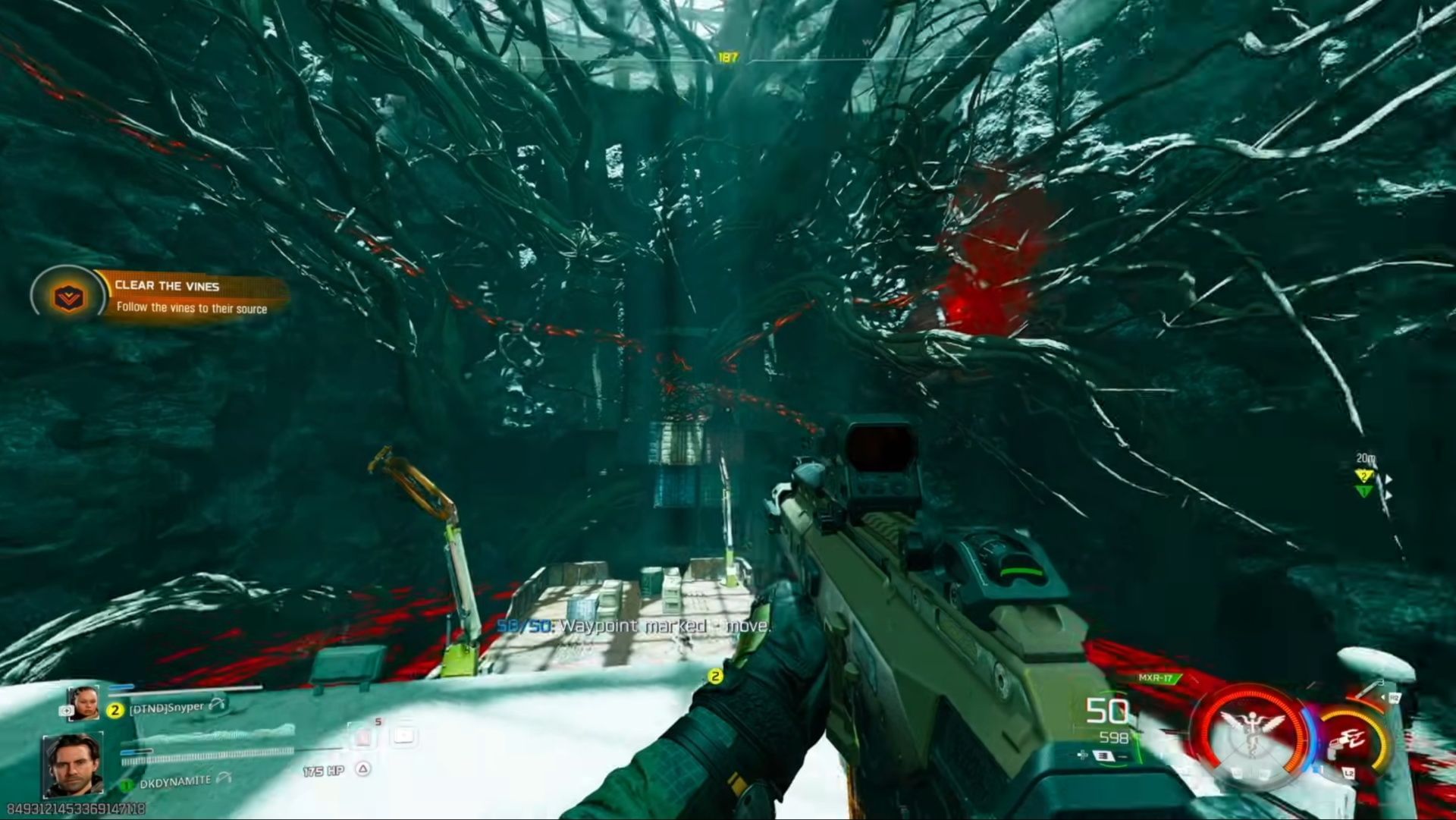Toggle the green 1 badge on DKDYNAMITE
1456x820 pixels.
tap(127, 784)
